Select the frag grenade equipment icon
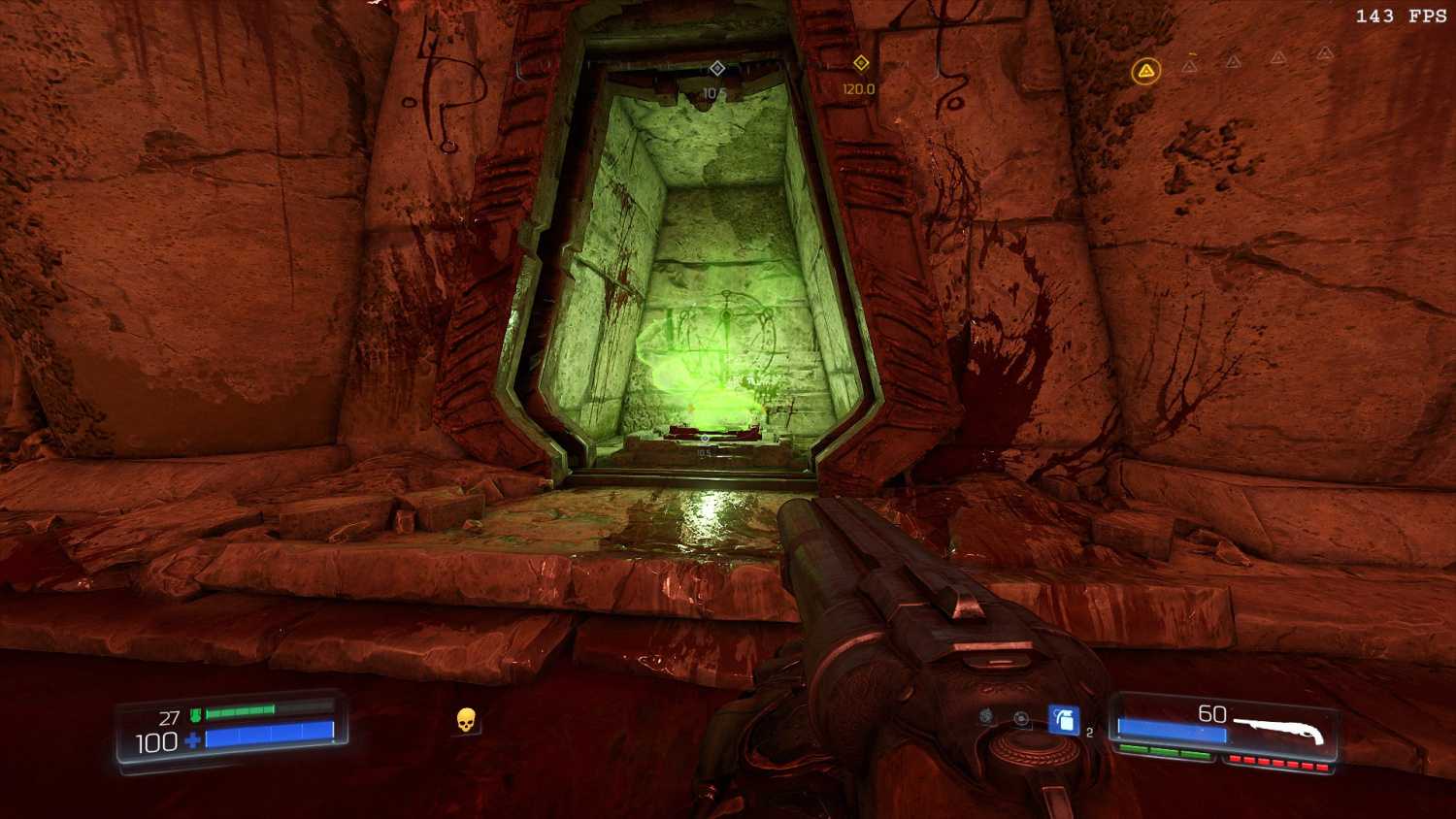Screen dimensions: 1456x819 (x=1064, y=720)
